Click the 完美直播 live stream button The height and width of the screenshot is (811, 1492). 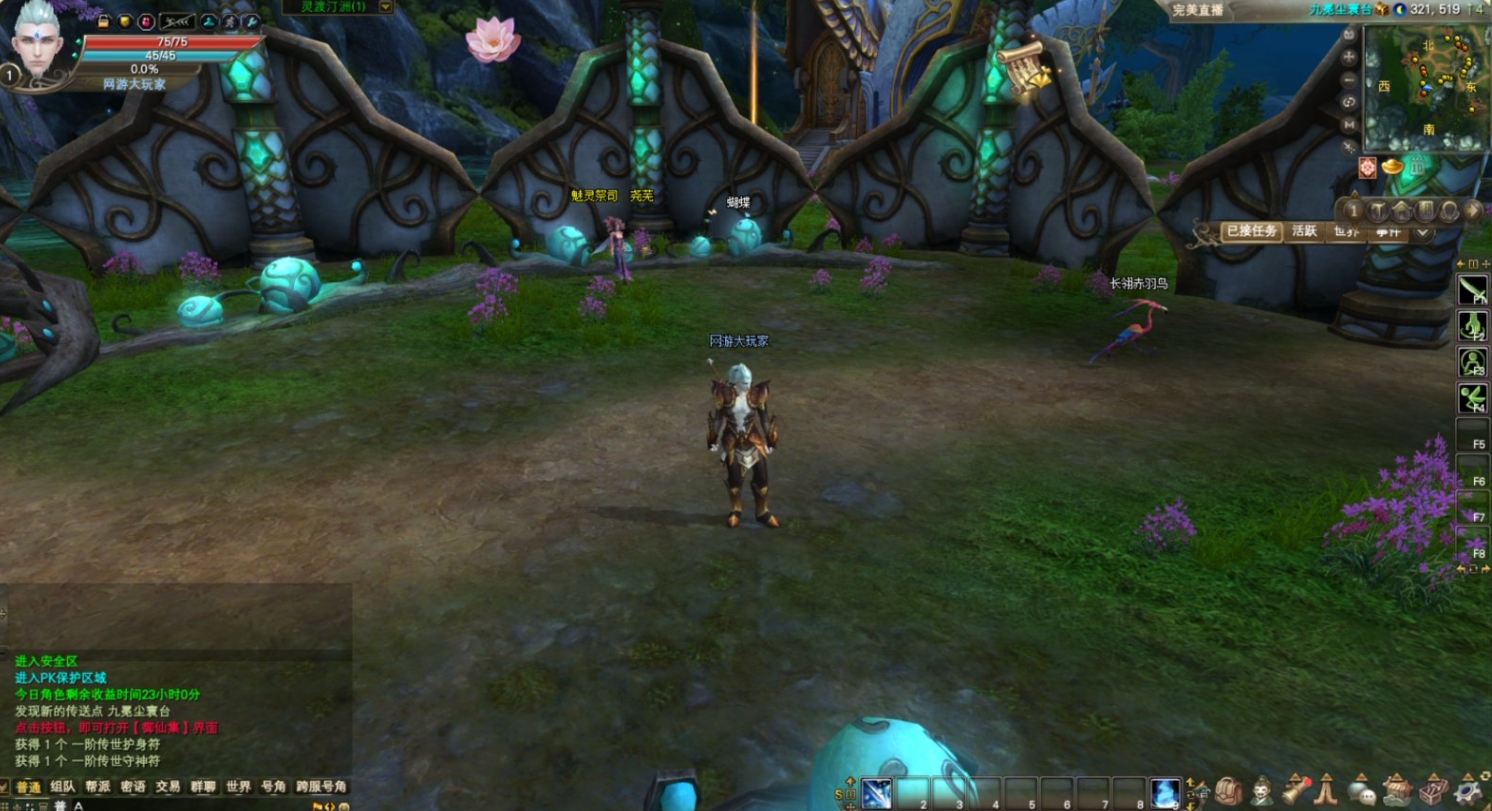[x=1199, y=9]
